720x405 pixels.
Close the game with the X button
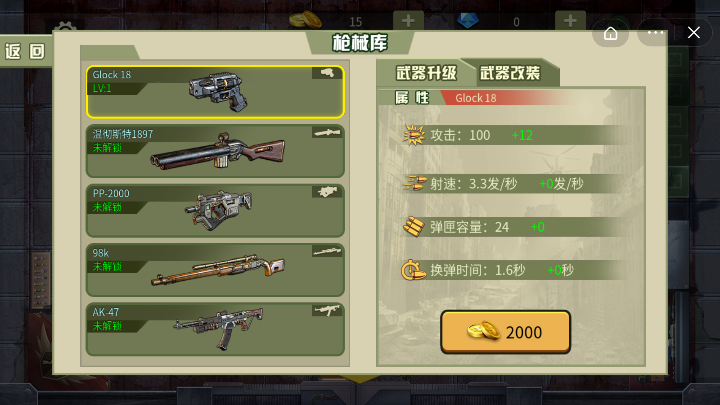pos(694,33)
